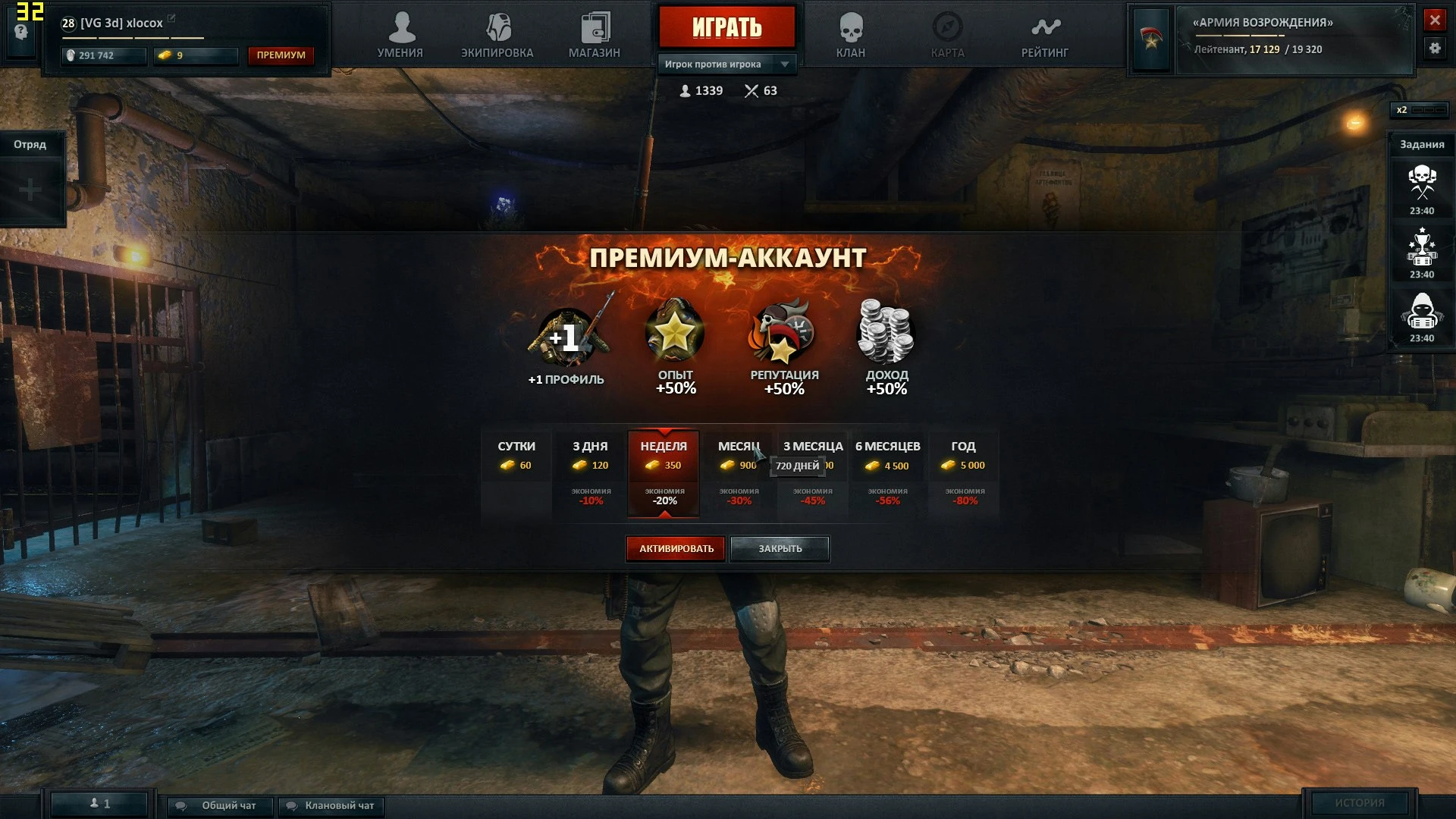The width and height of the screenshot is (1456, 819).
Task: Open the ЭКИПИРОВКА (equipment) screen
Action: (497, 34)
